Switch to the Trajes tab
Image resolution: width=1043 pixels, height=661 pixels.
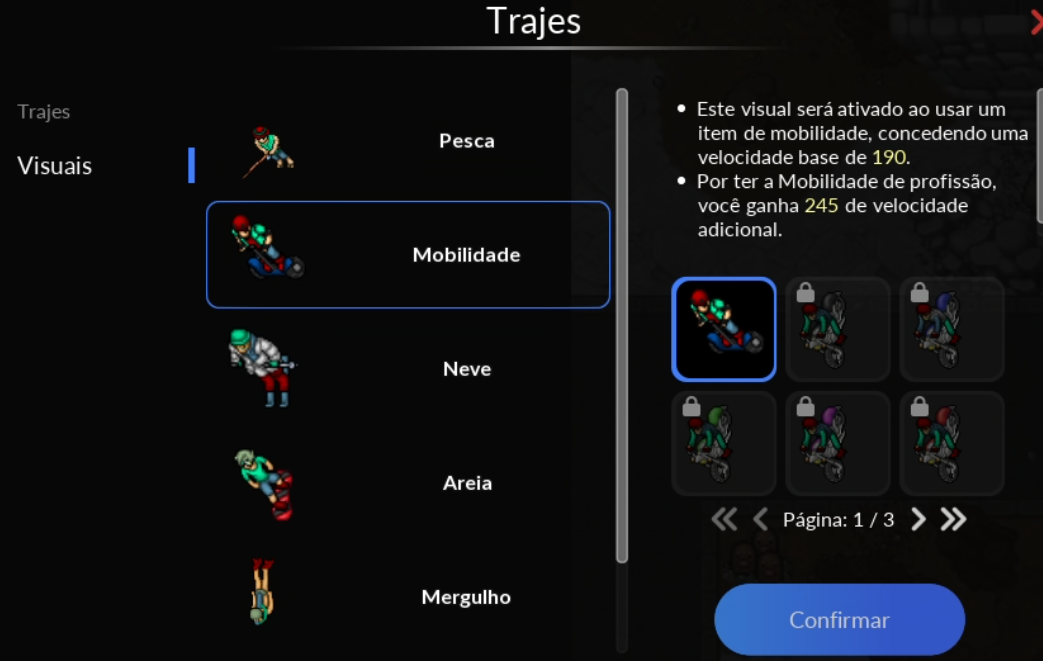pos(44,112)
